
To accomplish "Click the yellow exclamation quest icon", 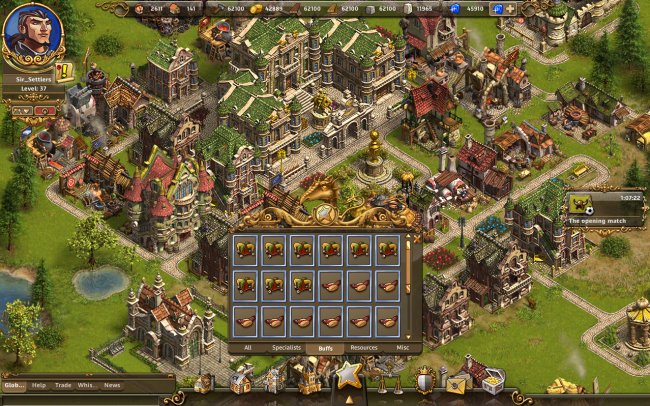I will (64, 71).
